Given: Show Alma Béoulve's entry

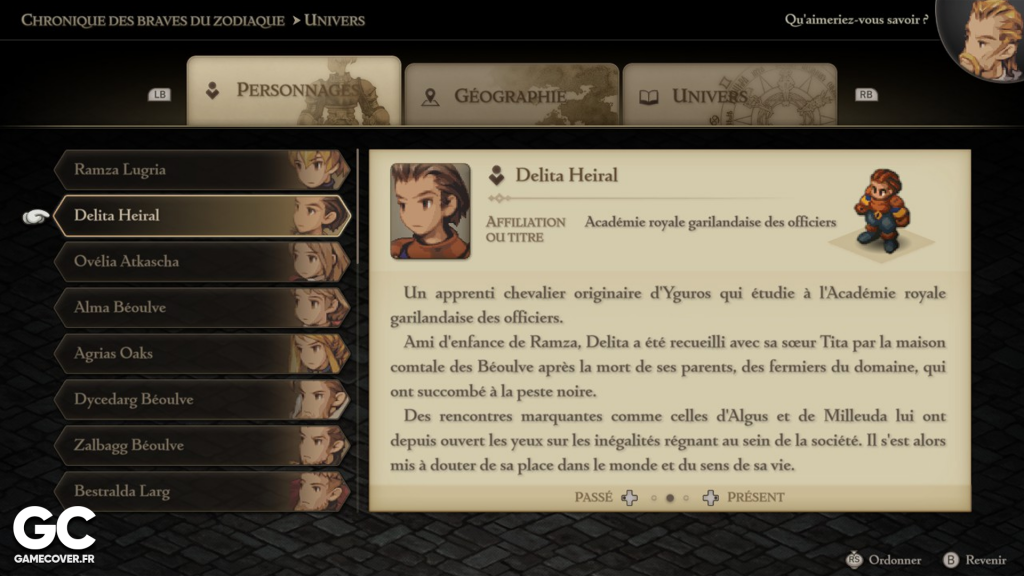Looking at the screenshot, I should pyautogui.click(x=200, y=308).
